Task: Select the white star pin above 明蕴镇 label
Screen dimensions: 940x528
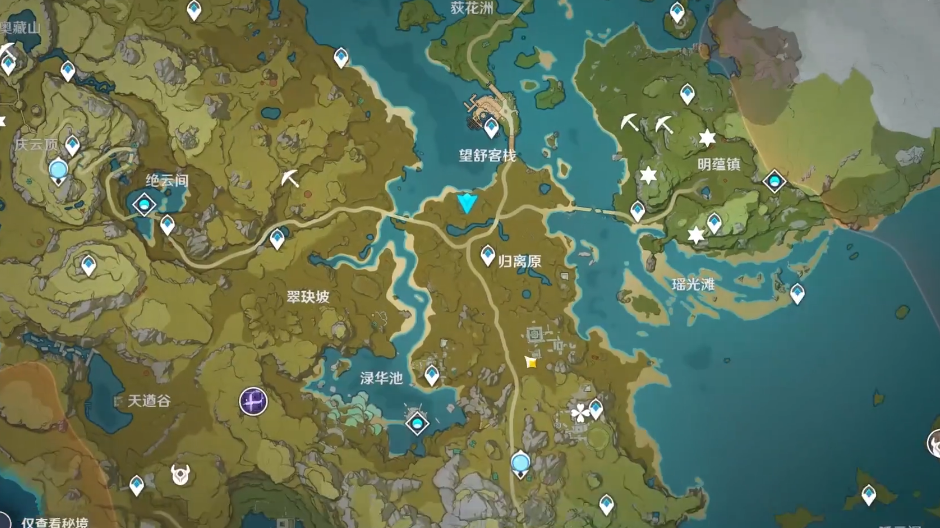Action: tap(707, 138)
